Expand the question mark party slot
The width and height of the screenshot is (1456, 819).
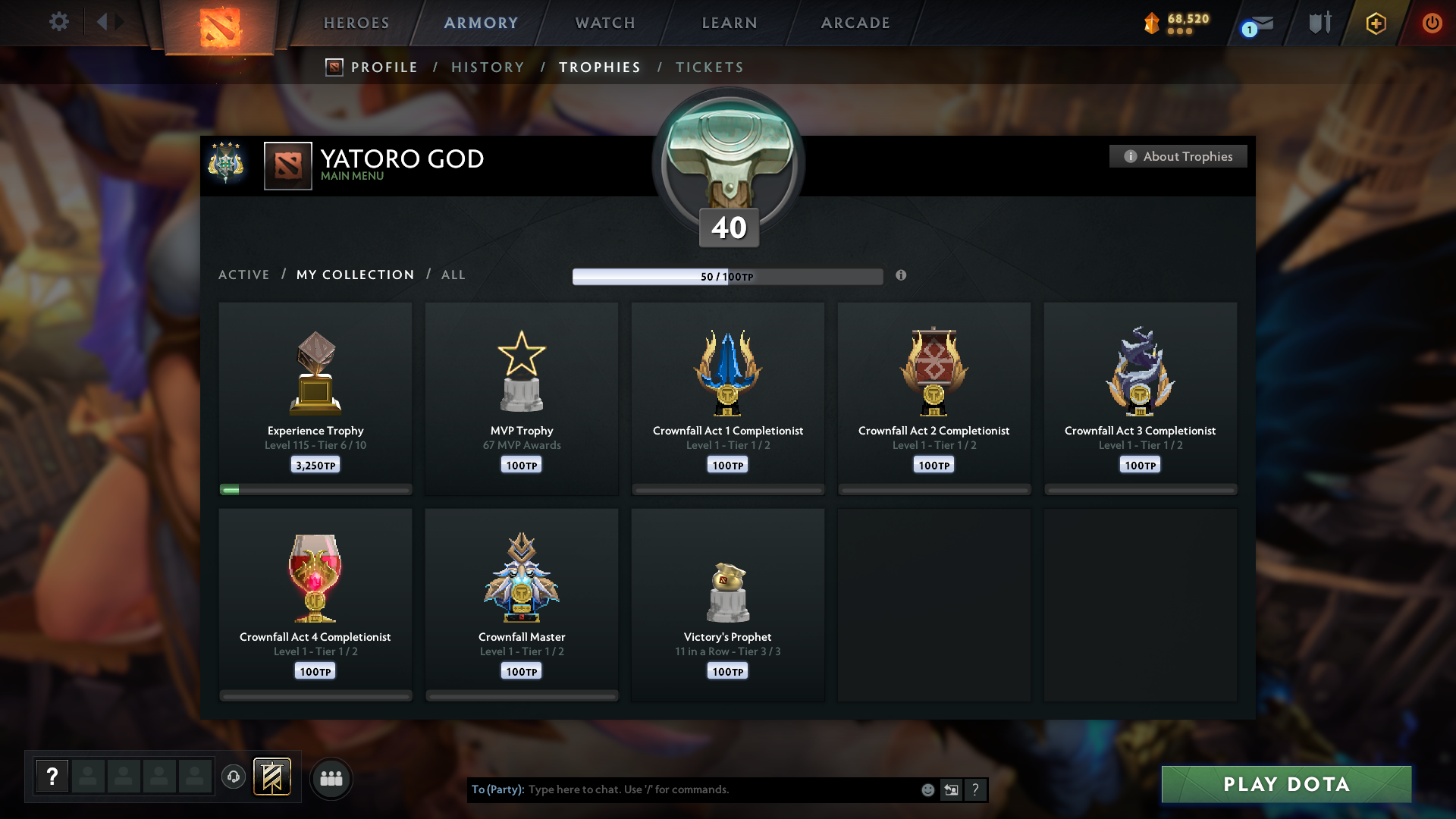pyautogui.click(x=52, y=775)
